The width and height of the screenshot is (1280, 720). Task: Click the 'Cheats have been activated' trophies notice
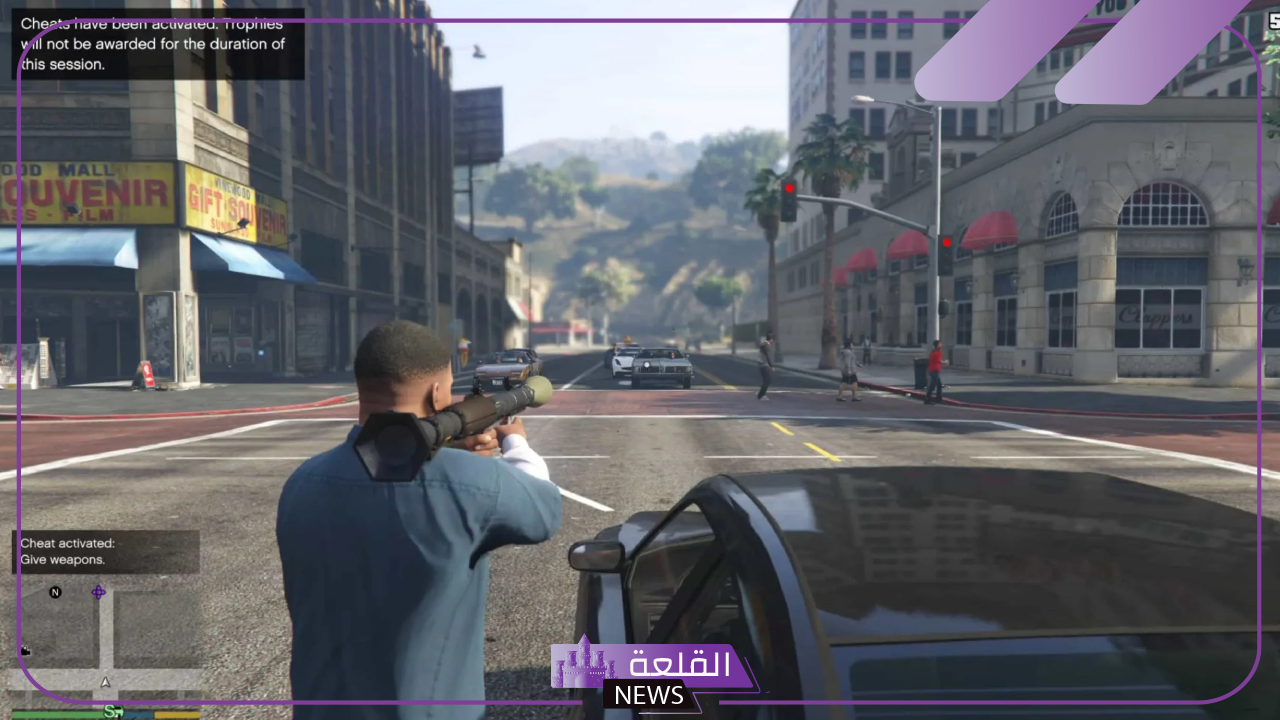158,44
